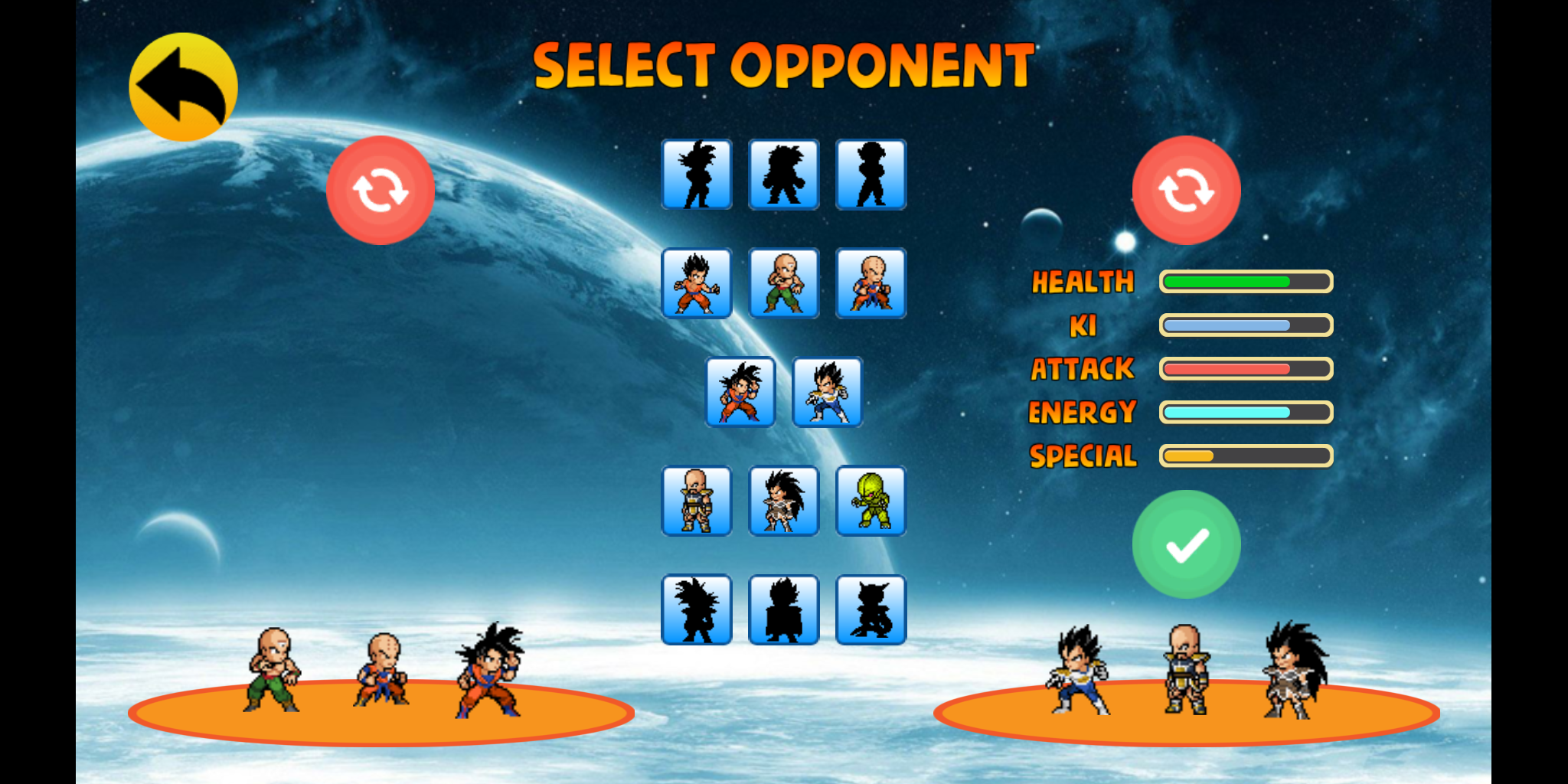The height and width of the screenshot is (784, 1568).
Task: Select Tien from the character grid
Action: point(783,282)
